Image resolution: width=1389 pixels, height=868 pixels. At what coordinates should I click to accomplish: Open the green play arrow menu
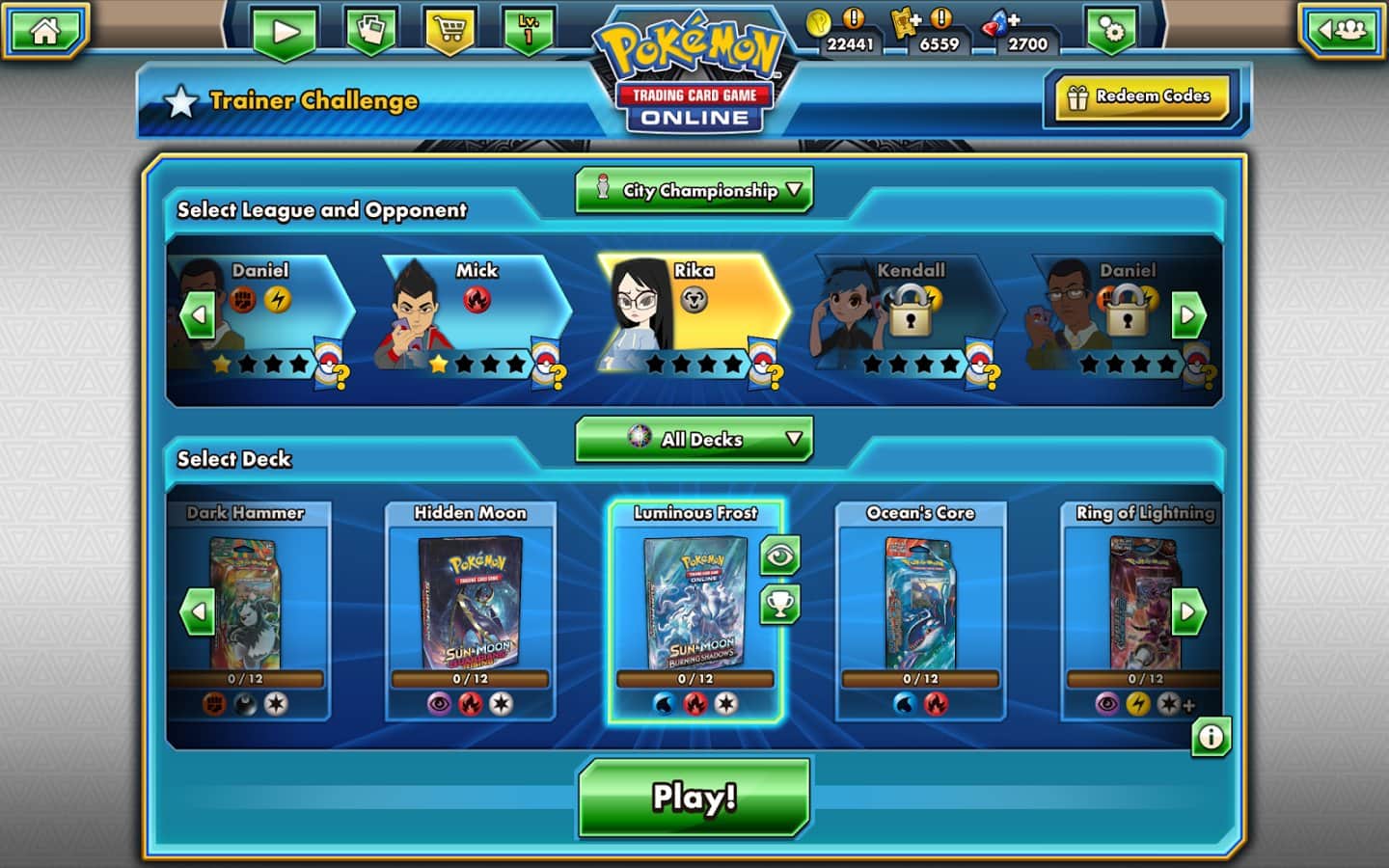pyautogui.click(x=285, y=31)
